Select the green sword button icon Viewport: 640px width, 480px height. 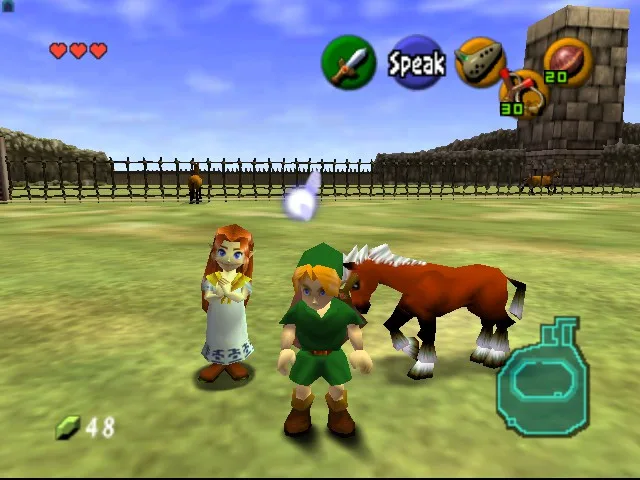click(x=347, y=62)
